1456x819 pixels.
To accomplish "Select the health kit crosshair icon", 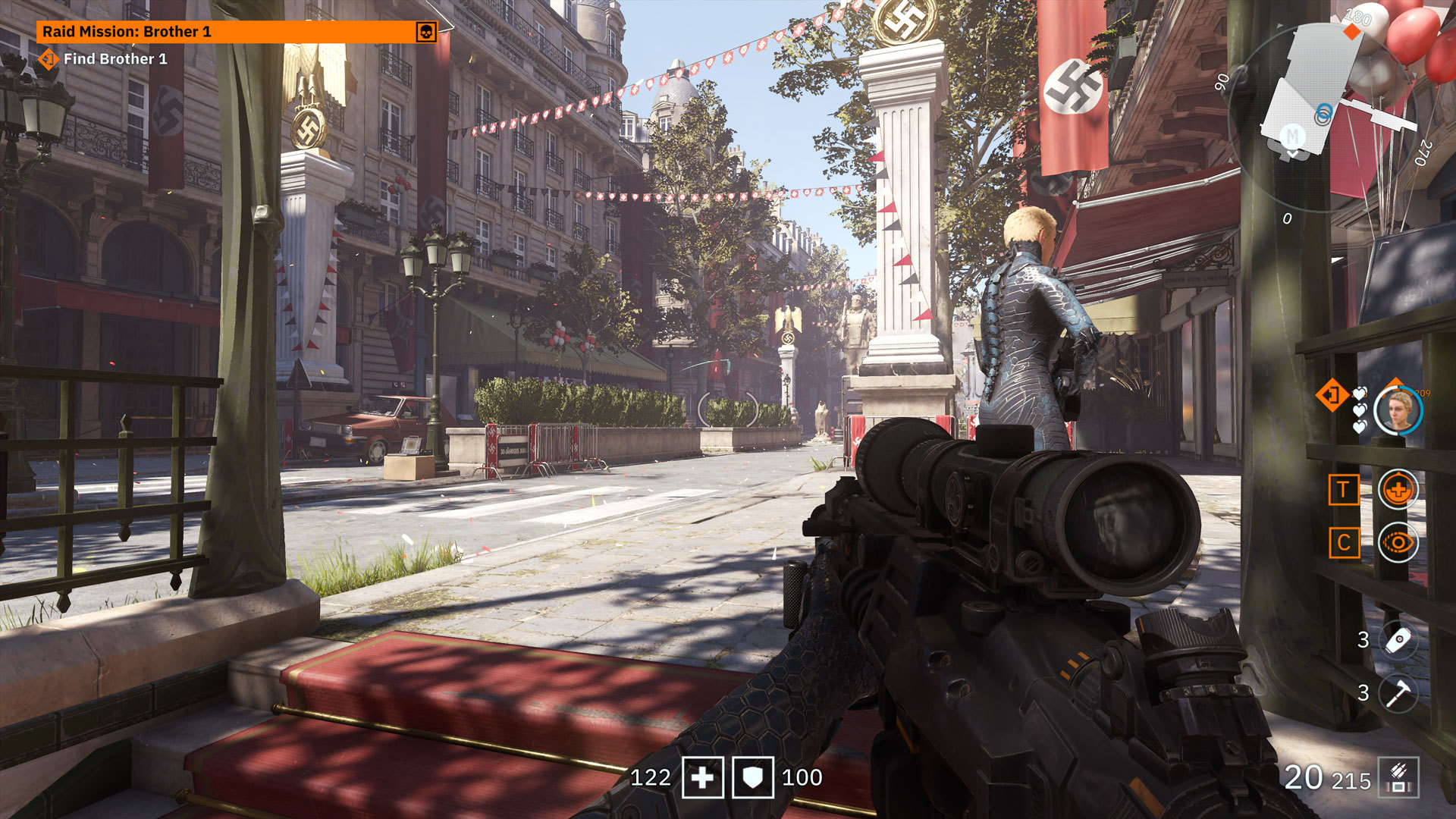I will pos(1397,488).
